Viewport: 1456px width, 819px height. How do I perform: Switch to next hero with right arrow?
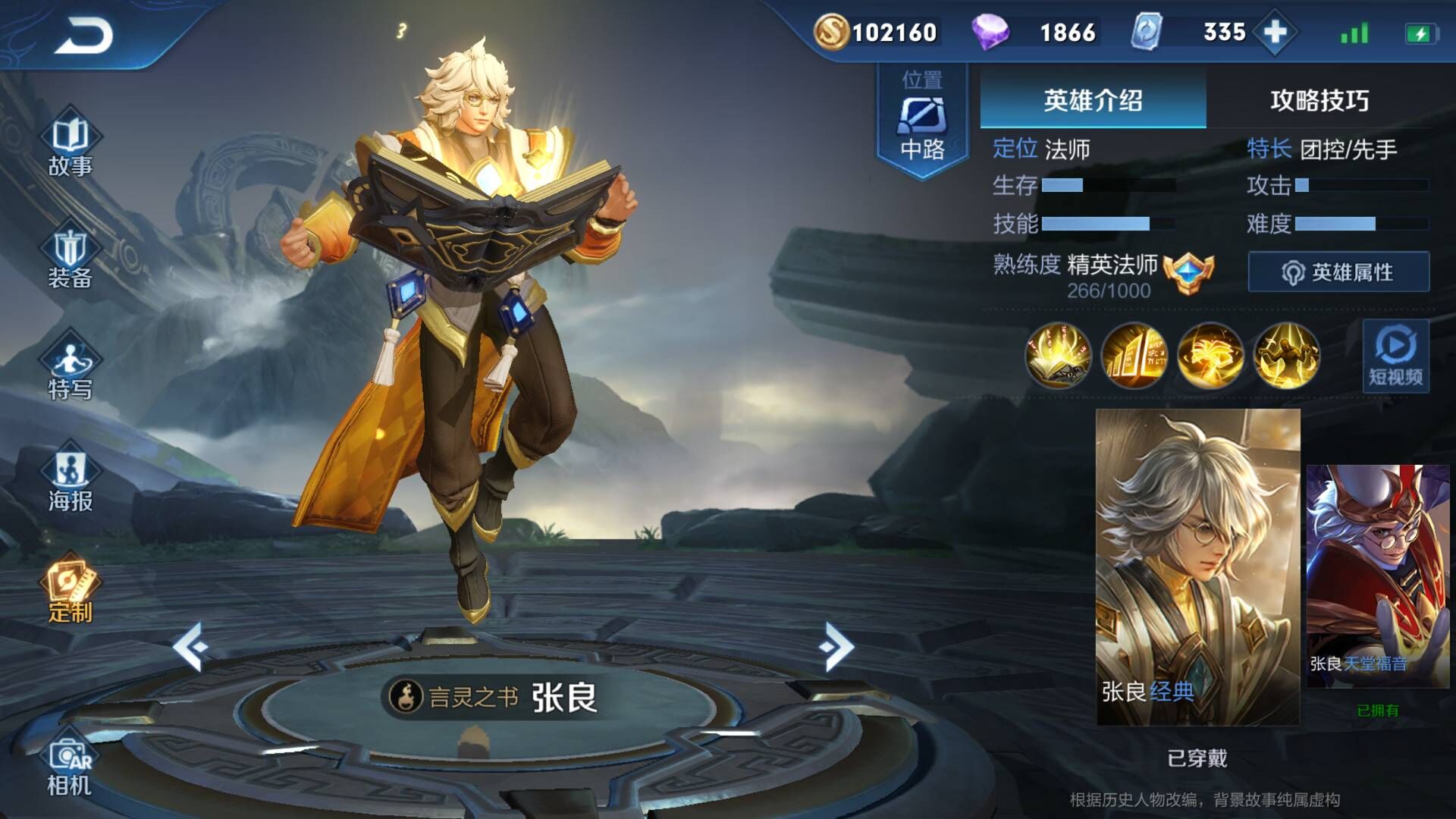tap(836, 647)
